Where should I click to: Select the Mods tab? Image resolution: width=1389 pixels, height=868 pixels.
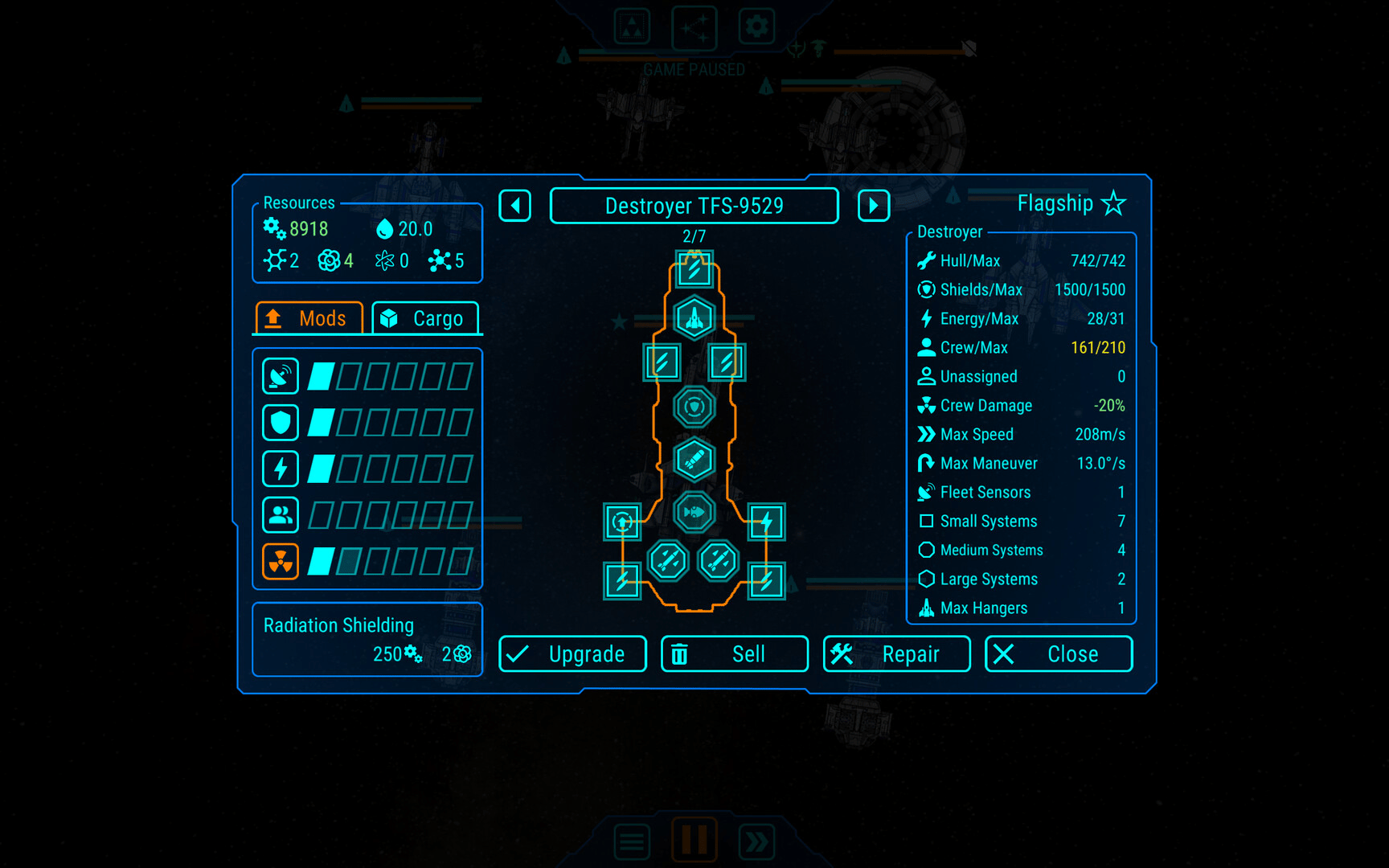pyautogui.click(x=309, y=318)
